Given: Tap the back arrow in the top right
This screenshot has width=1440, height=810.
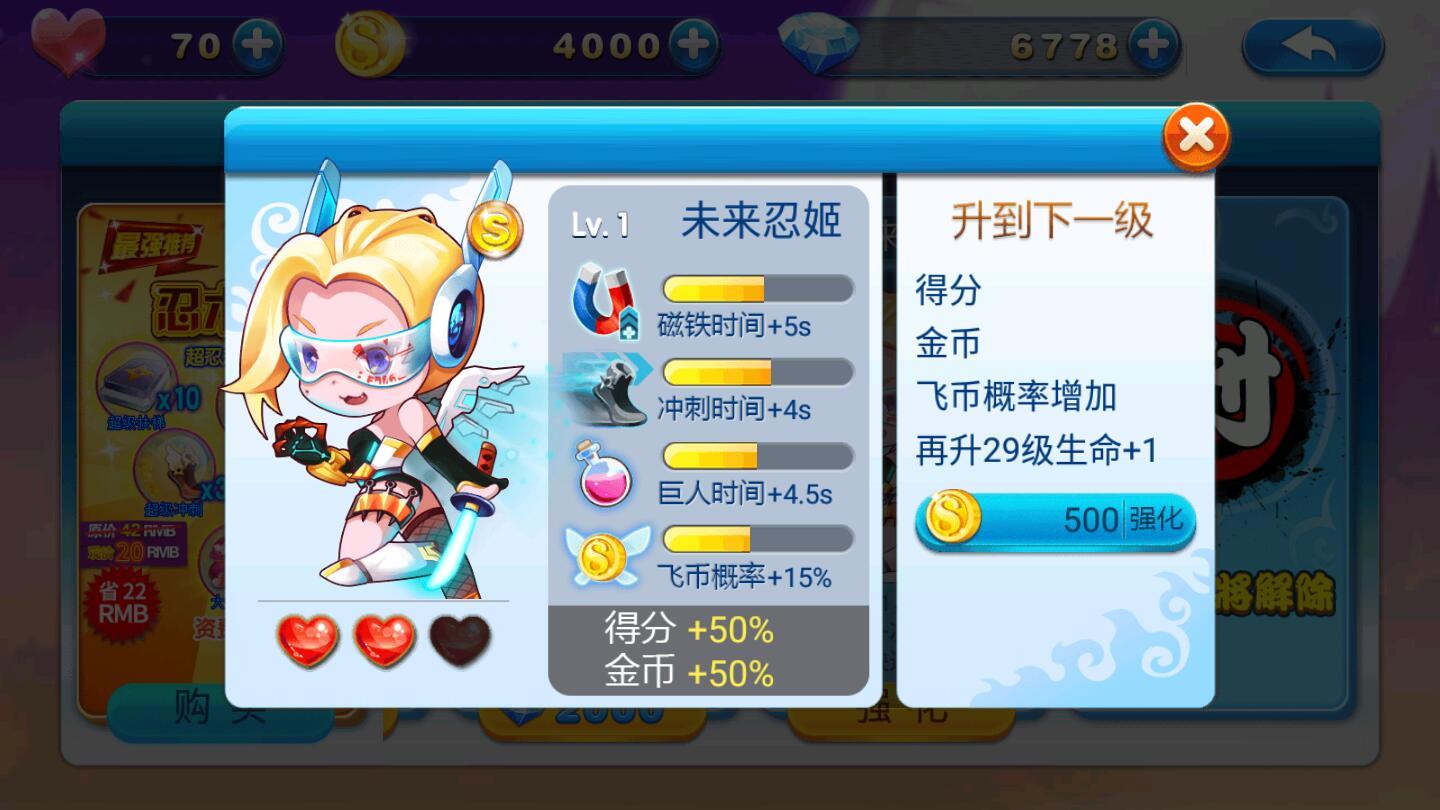Looking at the screenshot, I should coord(1312,45).
